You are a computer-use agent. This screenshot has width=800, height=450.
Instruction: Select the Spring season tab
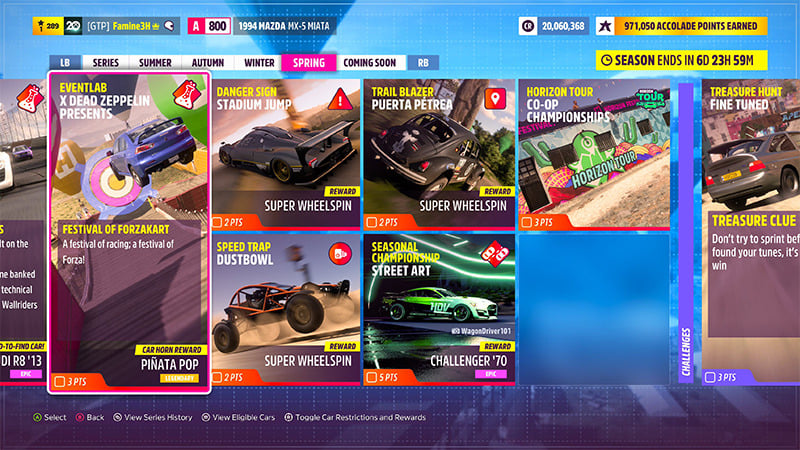(308, 62)
